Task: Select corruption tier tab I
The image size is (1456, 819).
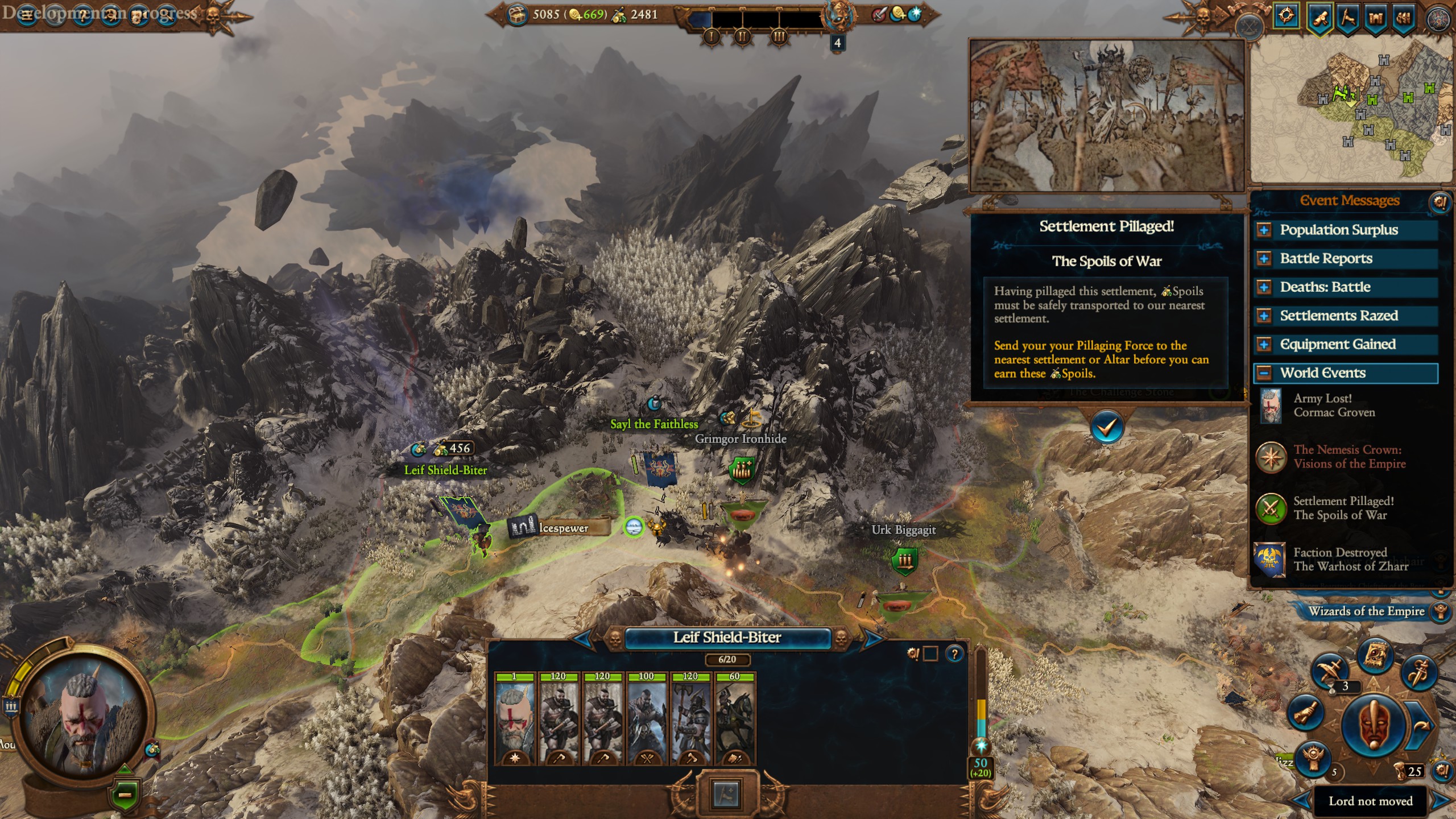Action: (712, 37)
